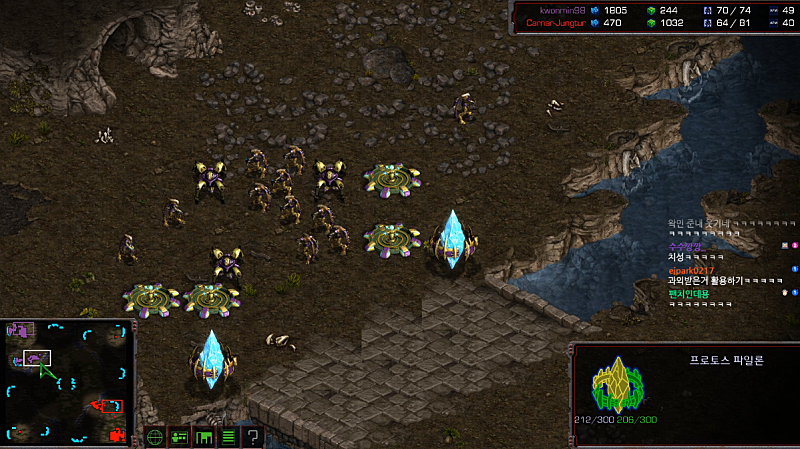The width and height of the screenshot is (800, 449).
Task: Open the diplomacy ID-card button
Action: (180, 437)
